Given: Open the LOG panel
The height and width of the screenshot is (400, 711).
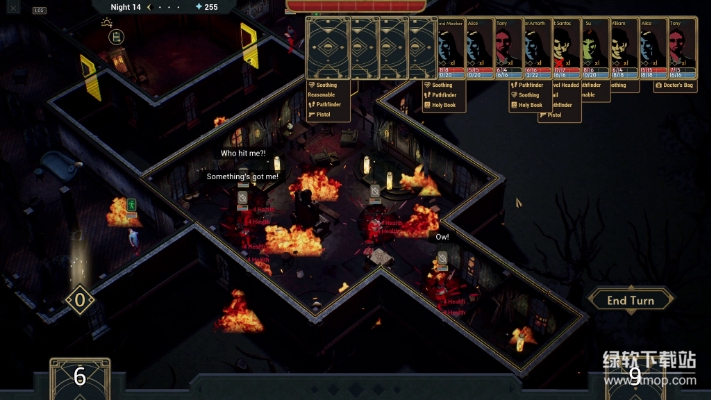Looking at the screenshot, I should 39,9.
